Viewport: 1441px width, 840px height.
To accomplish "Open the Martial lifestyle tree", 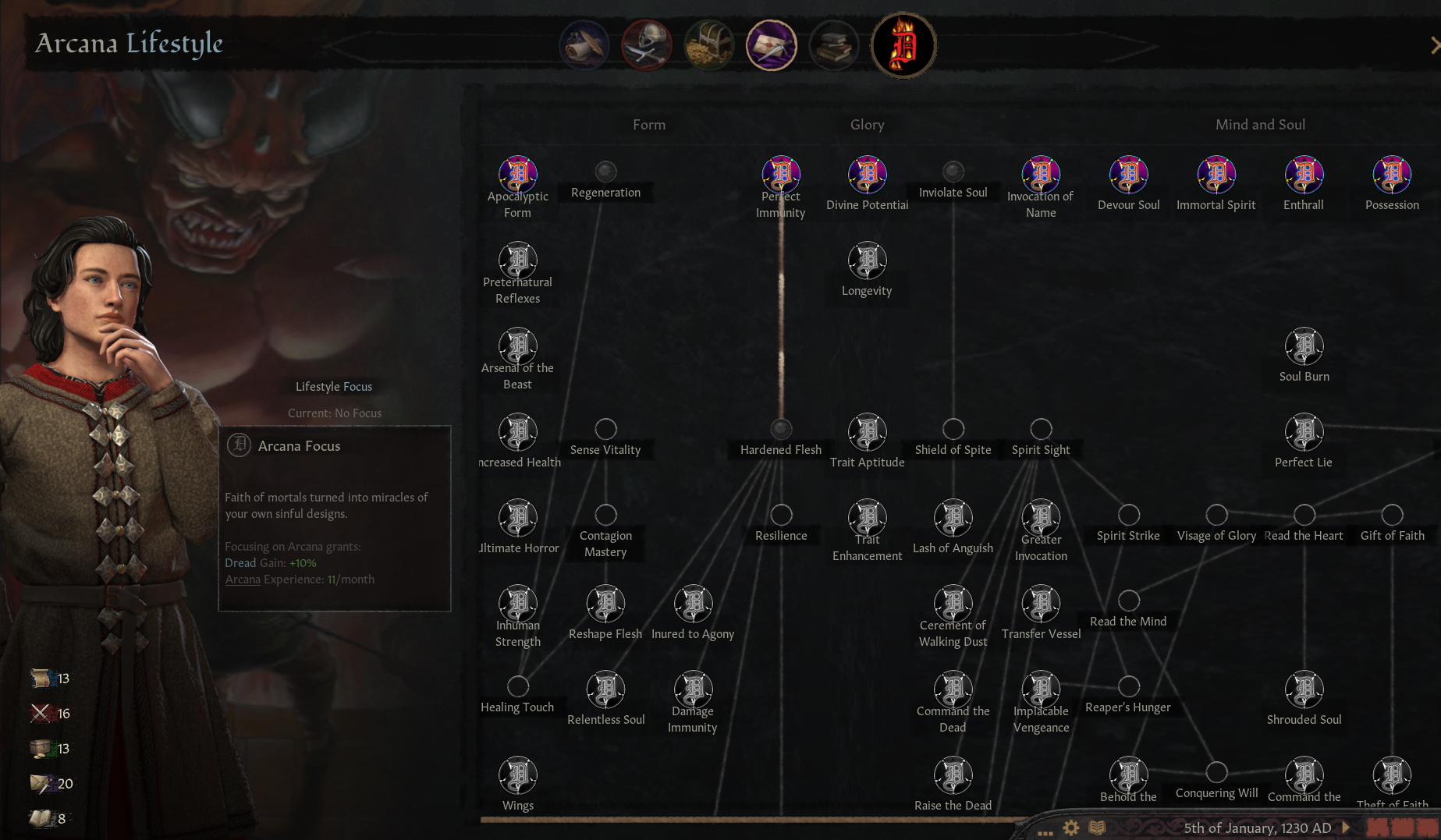I will pyautogui.click(x=647, y=45).
